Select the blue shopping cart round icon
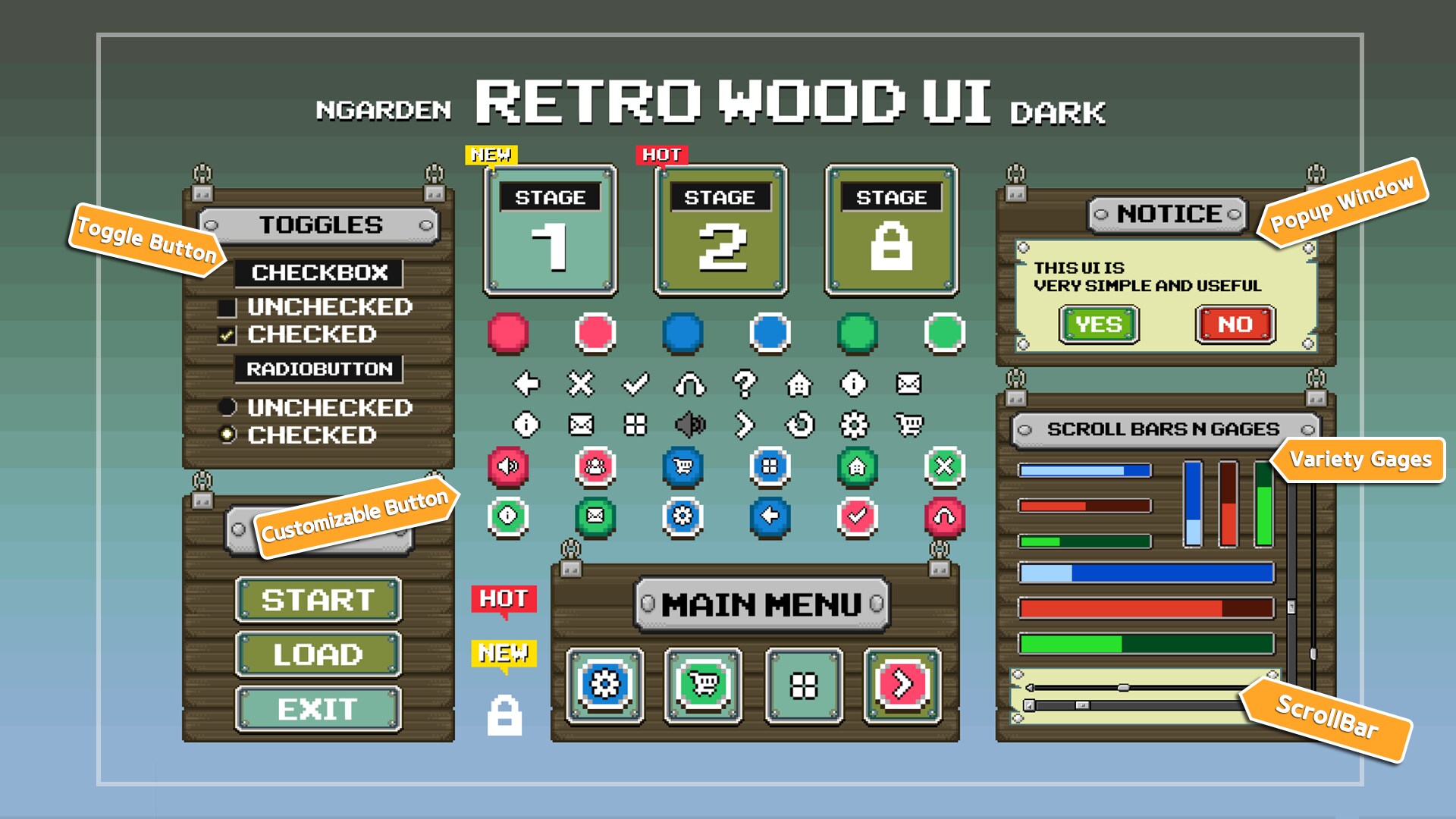 point(683,467)
